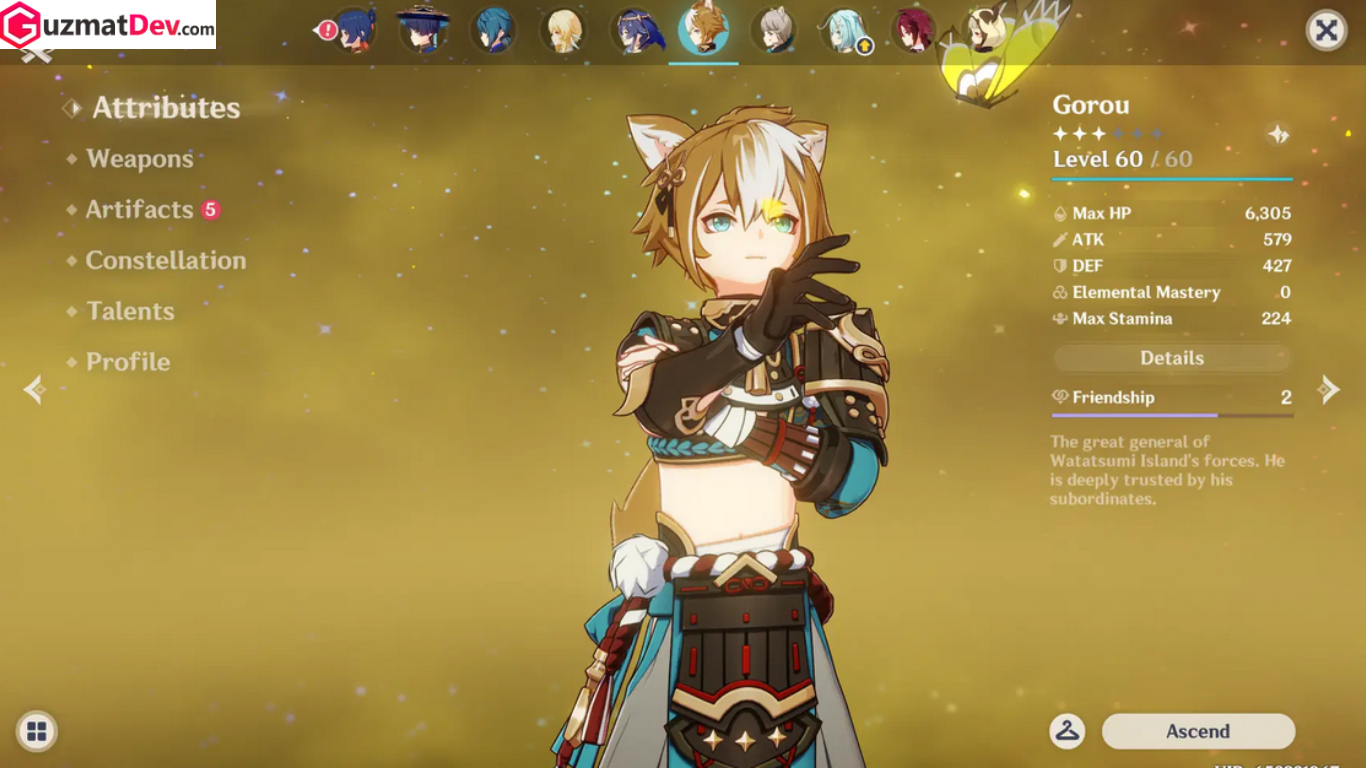The height and width of the screenshot is (768, 1366).
Task: Open the grid menu icon
Action: pos(37,731)
